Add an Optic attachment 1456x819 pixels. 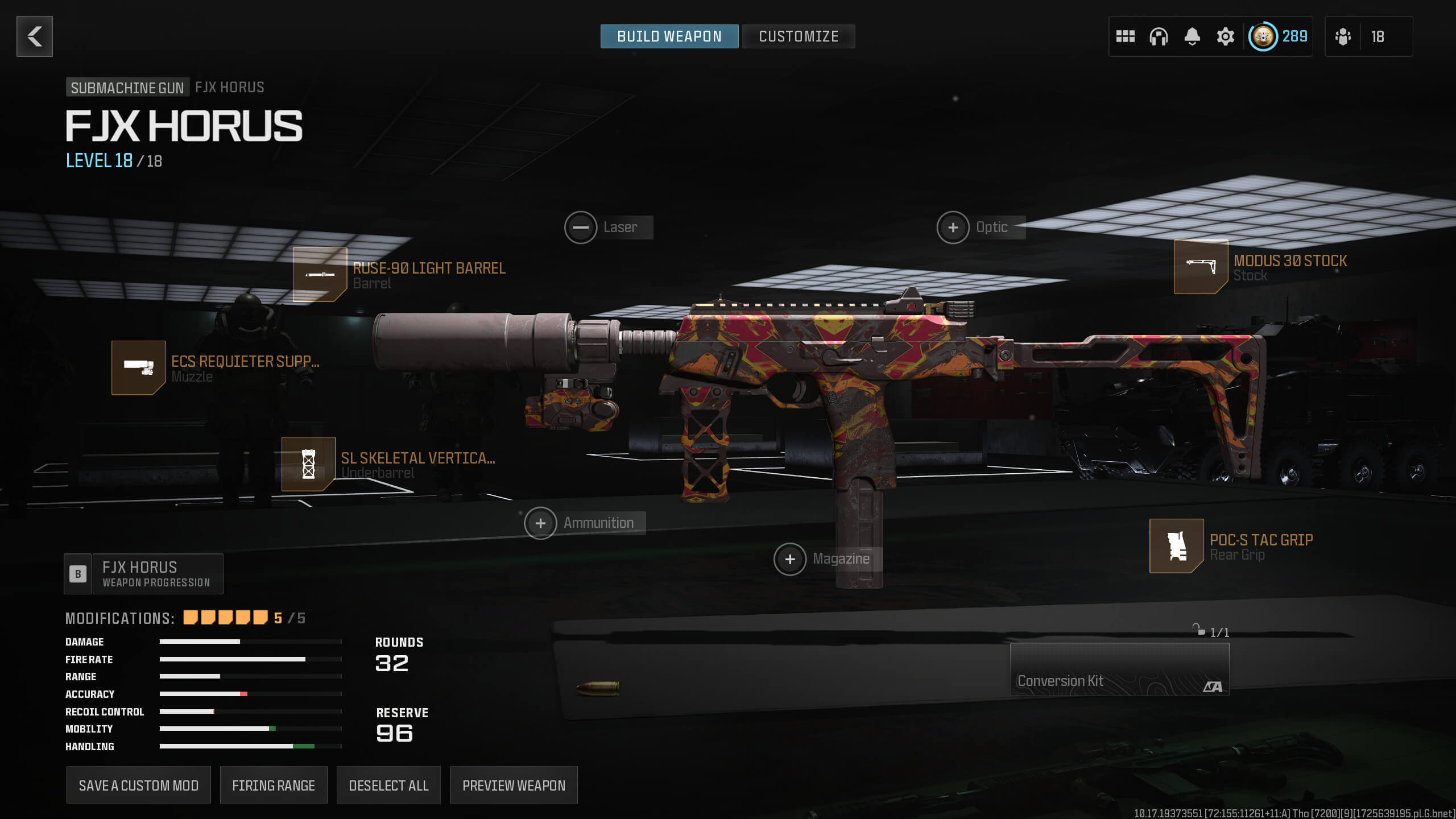point(953,227)
